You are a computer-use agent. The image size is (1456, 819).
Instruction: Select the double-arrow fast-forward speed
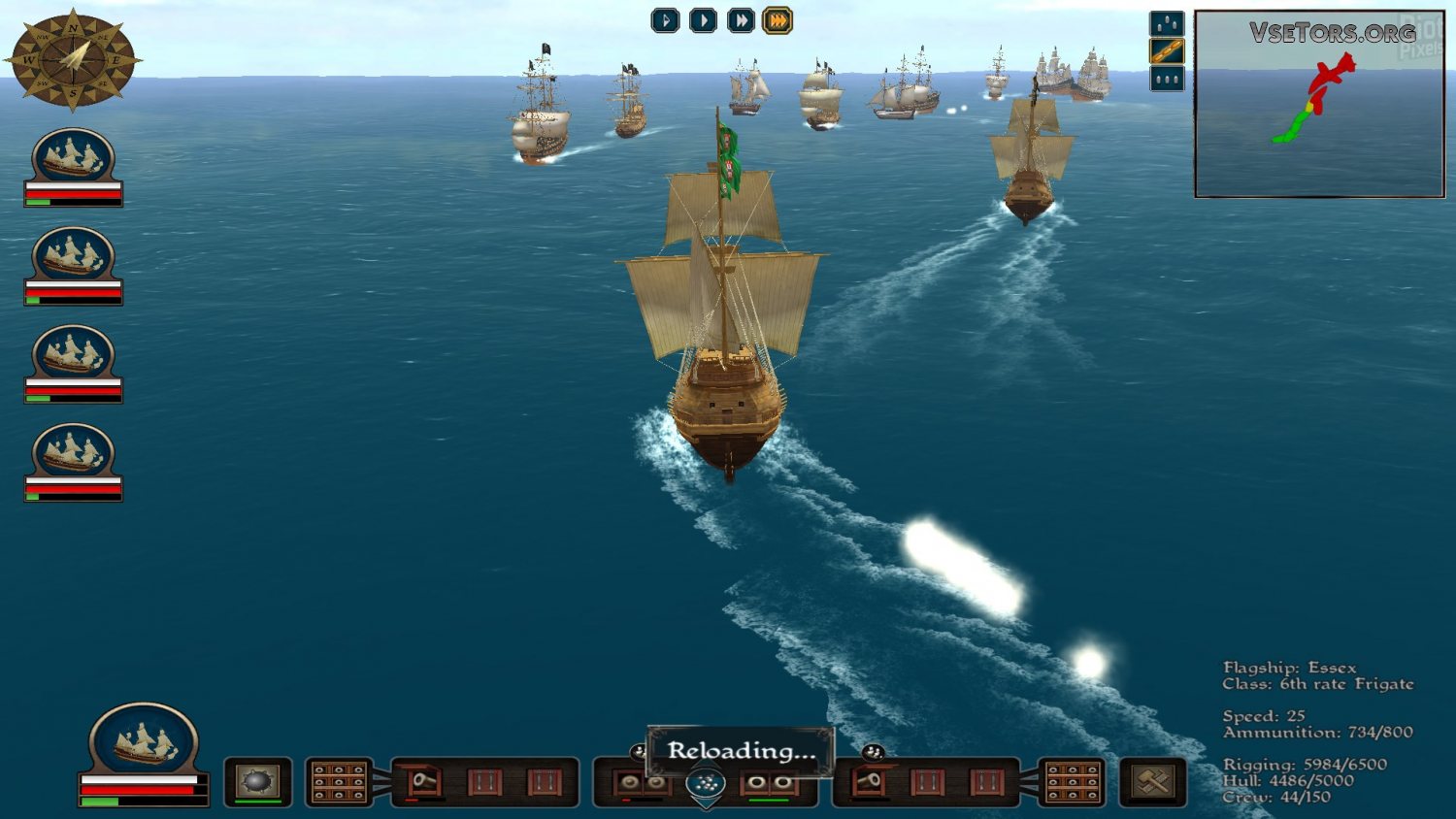741,20
